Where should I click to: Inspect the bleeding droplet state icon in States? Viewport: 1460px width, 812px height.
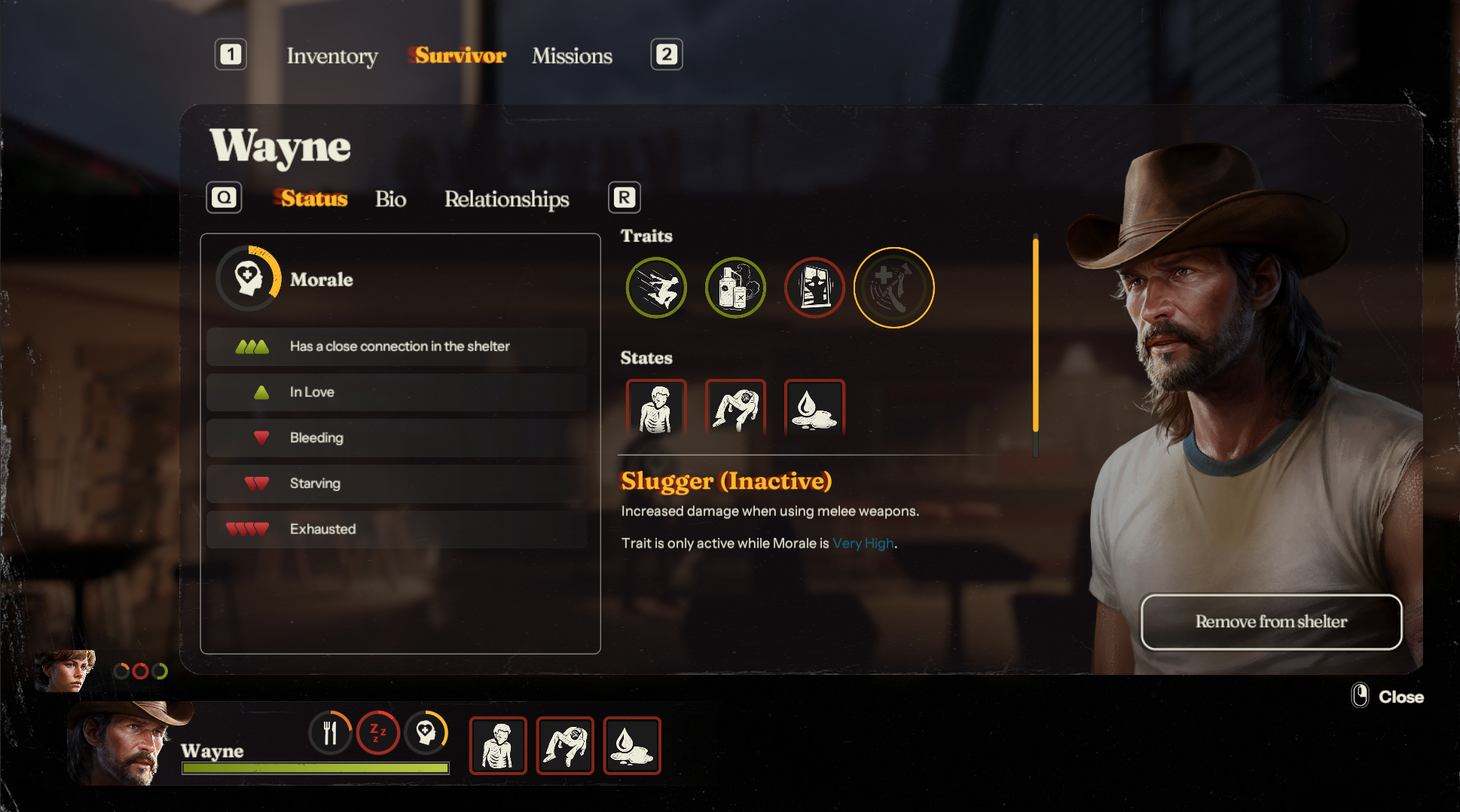pyautogui.click(x=814, y=408)
